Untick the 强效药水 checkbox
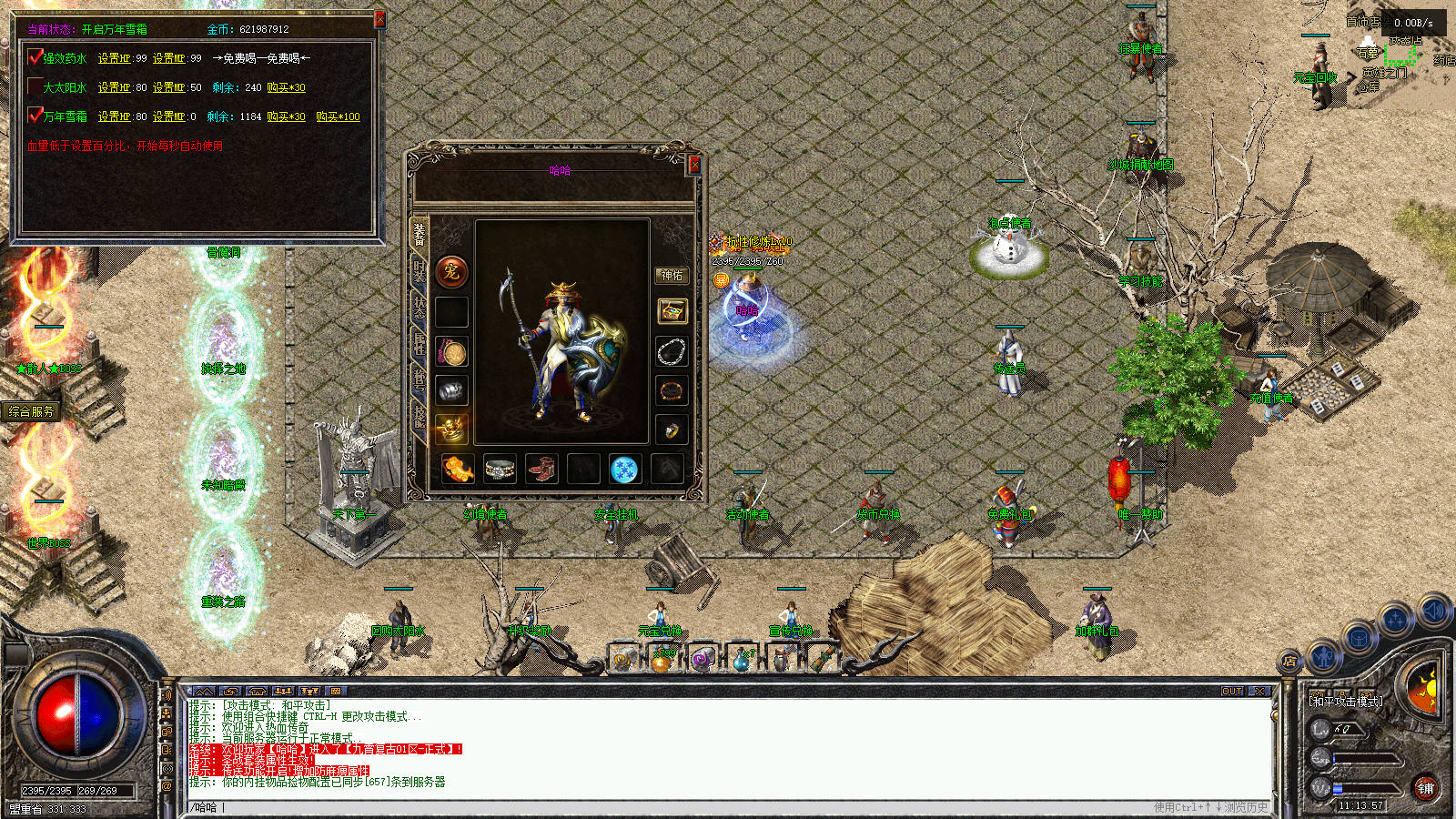 tap(35, 58)
